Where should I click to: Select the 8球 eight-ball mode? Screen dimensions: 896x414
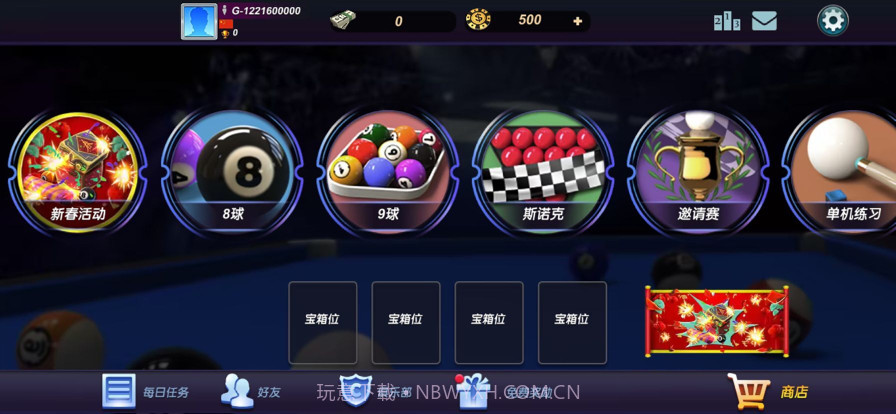(x=233, y=172)
